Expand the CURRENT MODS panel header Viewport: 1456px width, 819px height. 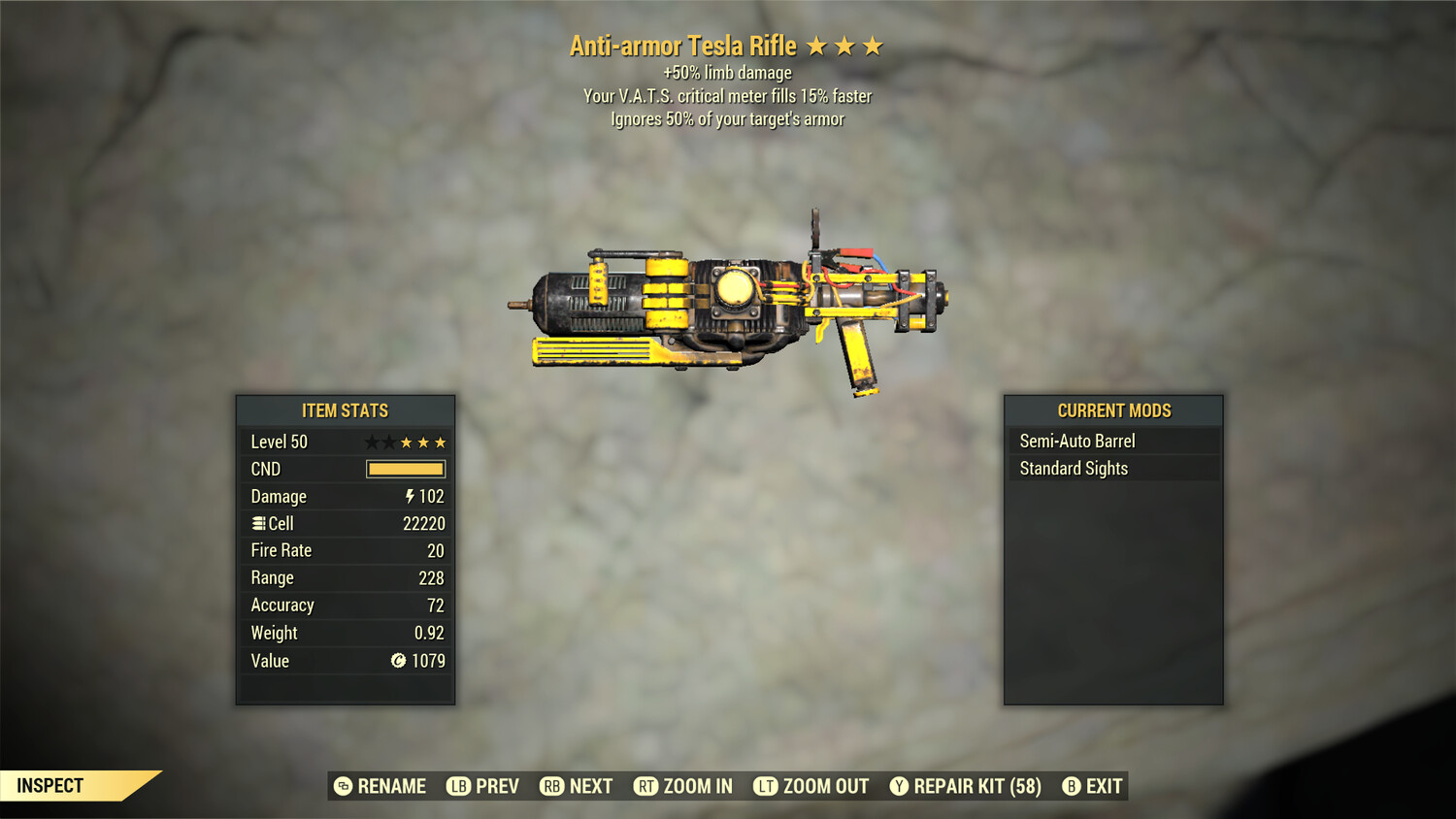pos(1112,410)
